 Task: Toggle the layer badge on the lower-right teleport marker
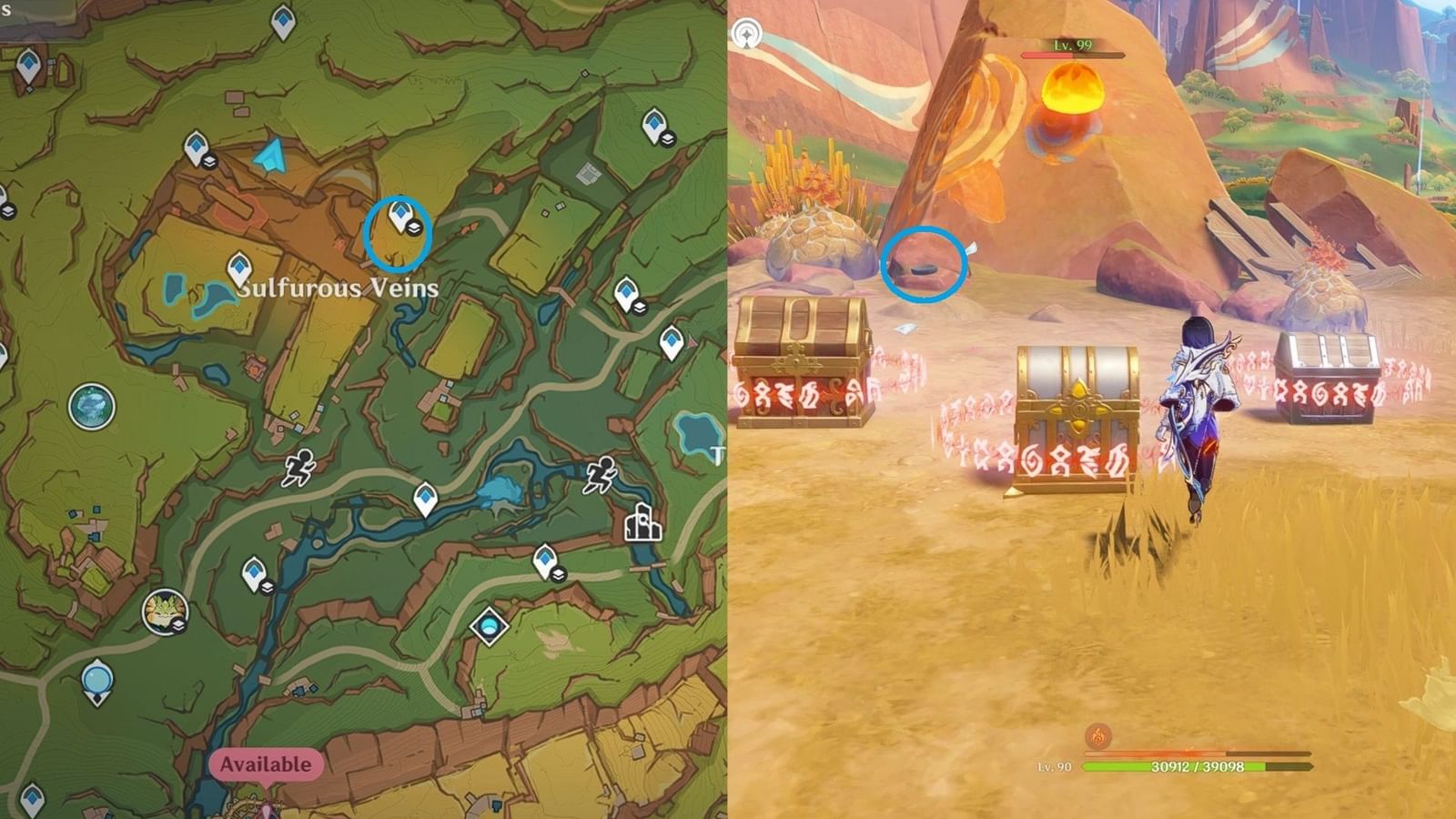pos(559,576)
